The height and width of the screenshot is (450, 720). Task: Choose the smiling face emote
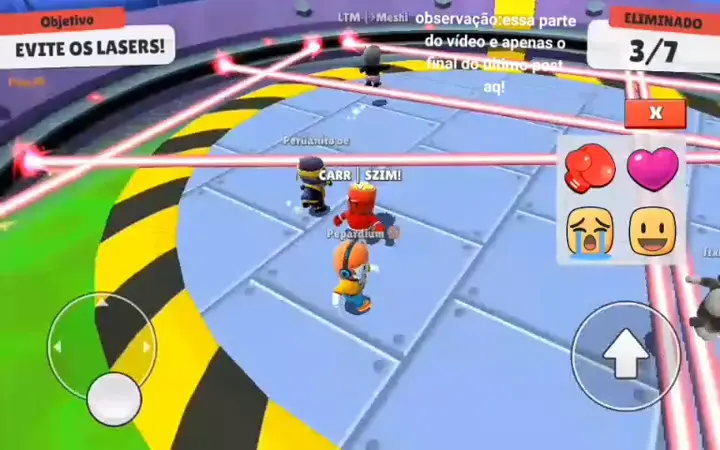[652, 231]
